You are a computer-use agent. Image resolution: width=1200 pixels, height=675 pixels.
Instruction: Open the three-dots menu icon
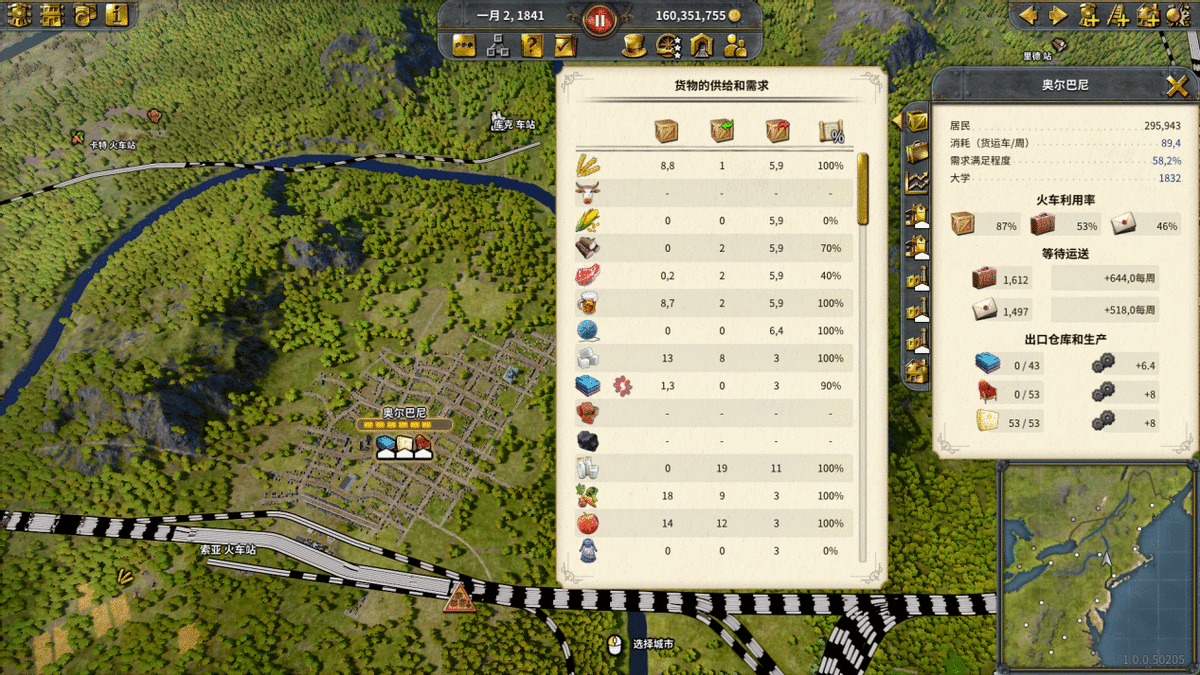click(x=464, y=45)
